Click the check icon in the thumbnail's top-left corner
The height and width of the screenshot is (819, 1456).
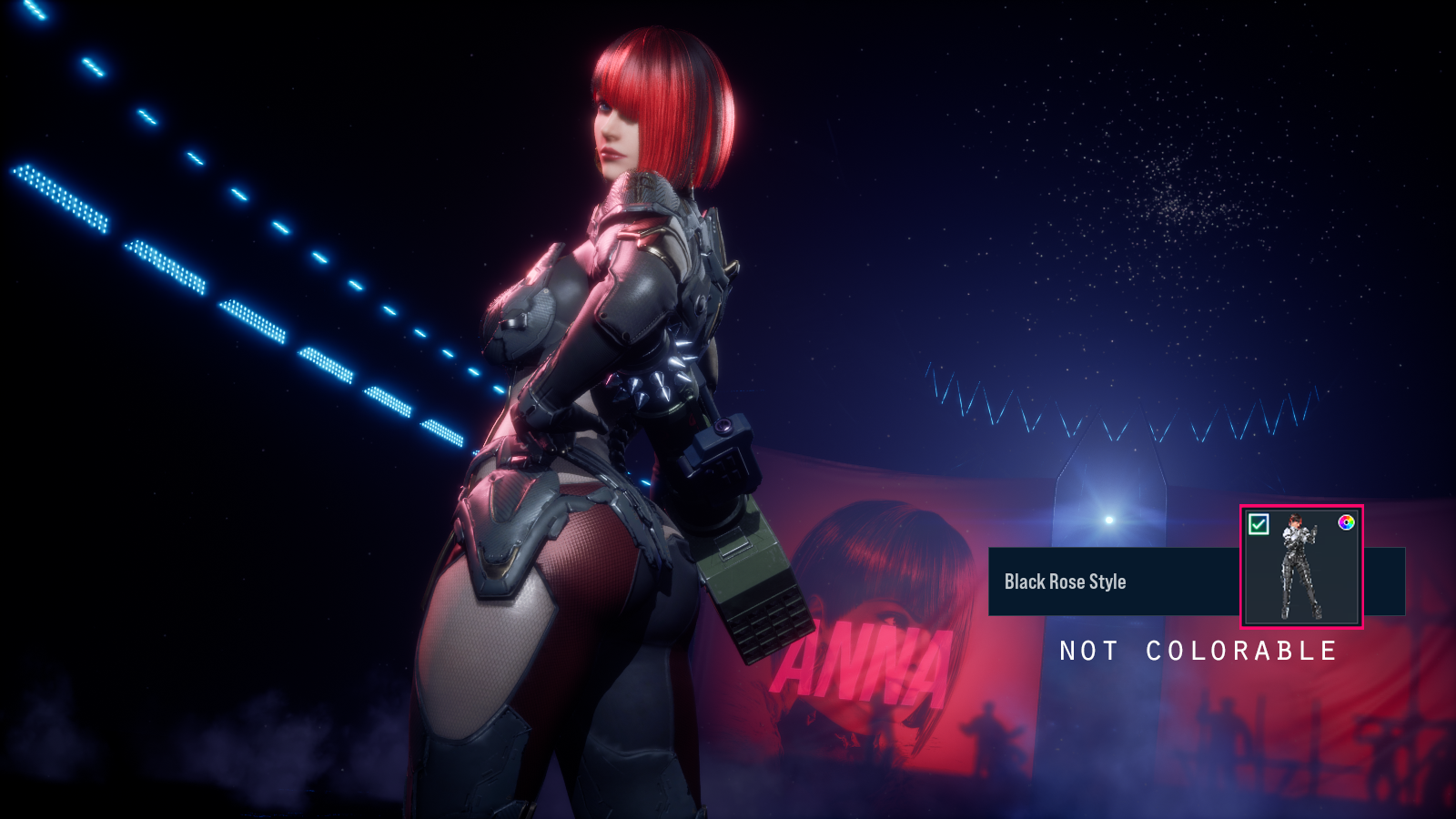[1260, 522]
